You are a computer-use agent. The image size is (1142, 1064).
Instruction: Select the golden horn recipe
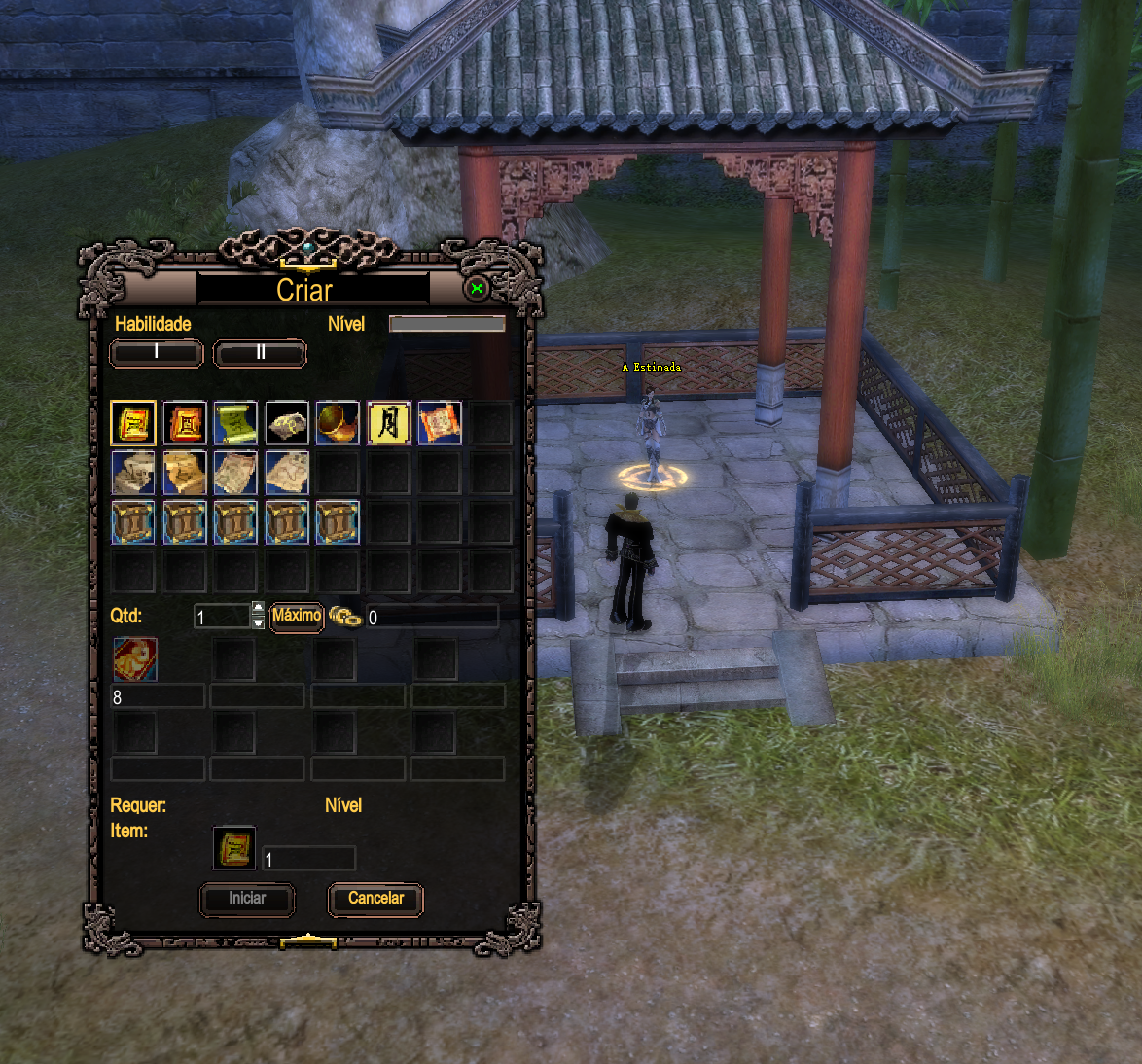click(338, 423)
